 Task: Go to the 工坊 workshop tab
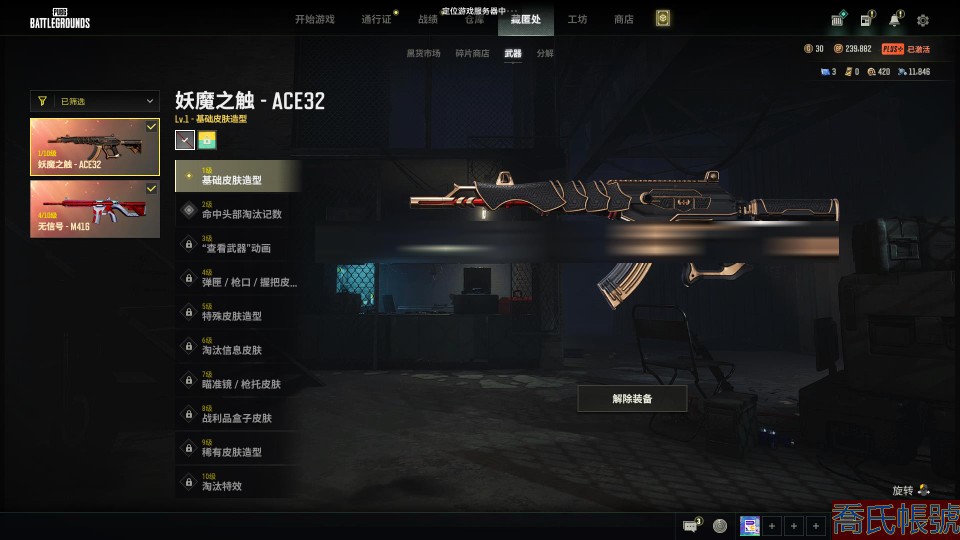[x=577, y=20]
